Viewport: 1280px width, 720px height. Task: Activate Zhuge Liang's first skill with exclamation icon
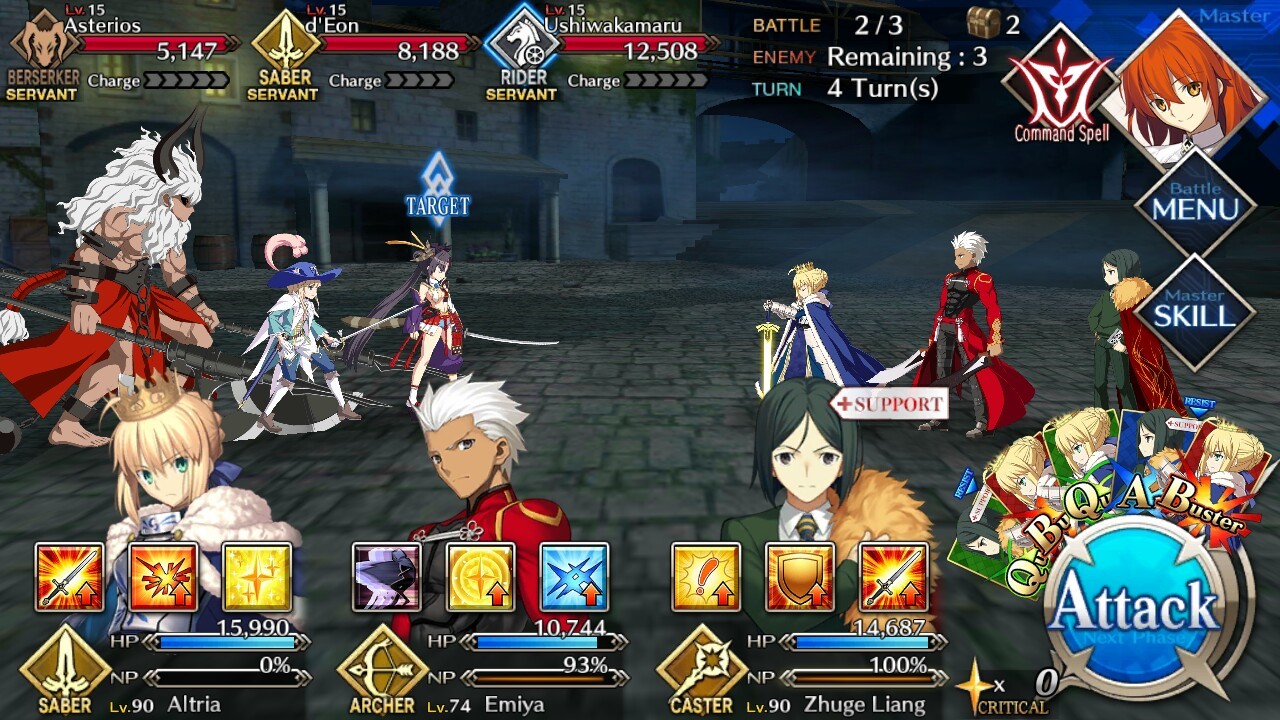705,577
